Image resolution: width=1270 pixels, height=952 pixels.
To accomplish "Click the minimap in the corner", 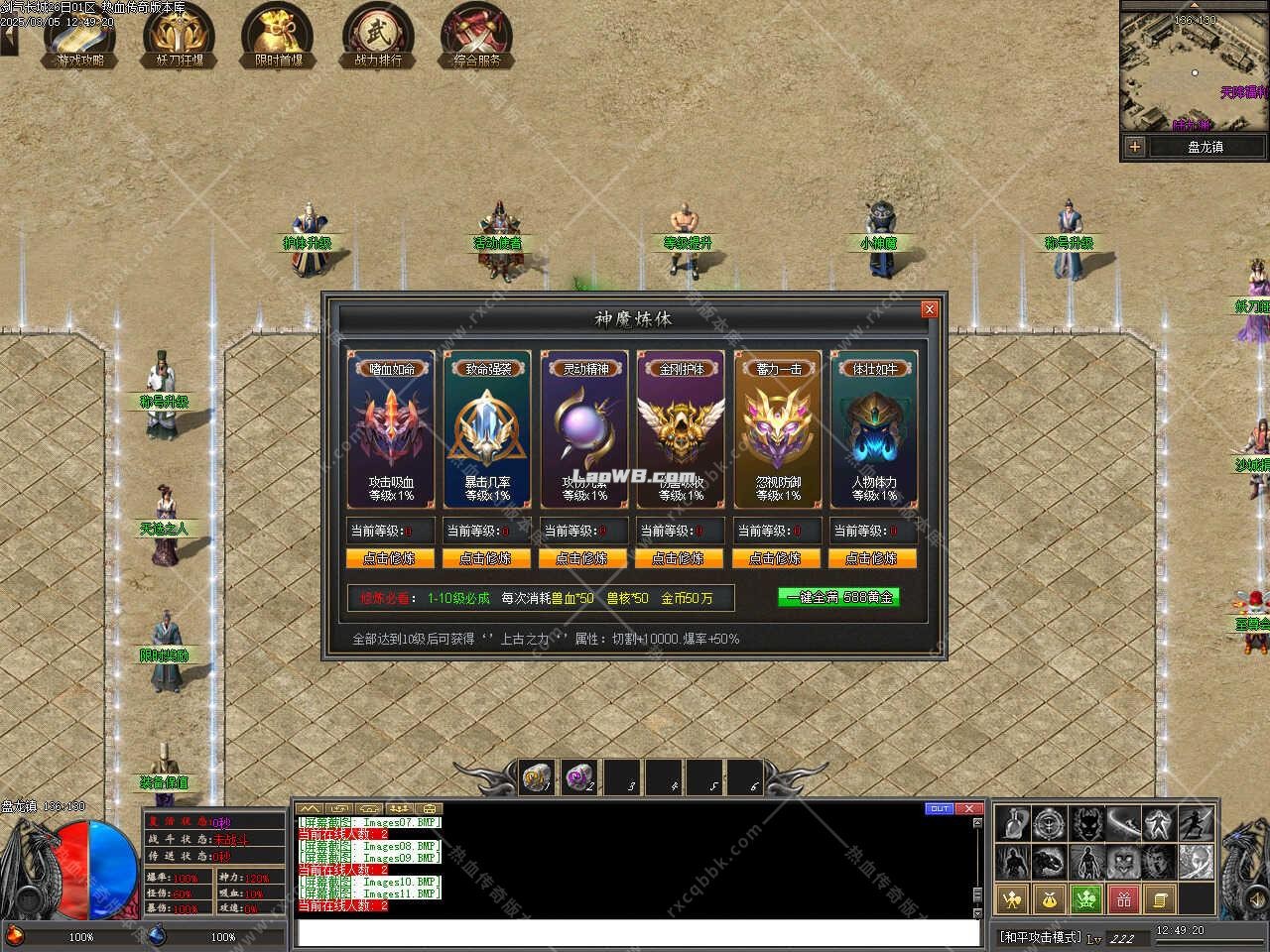I will point(1195,73).
